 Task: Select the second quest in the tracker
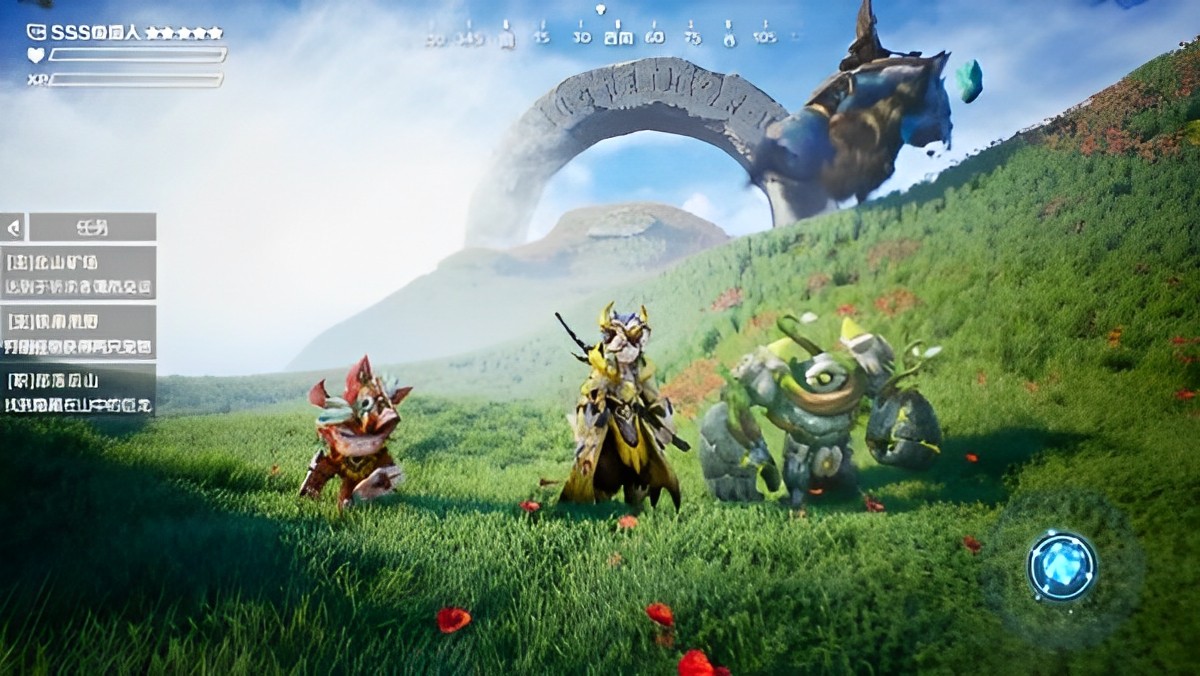pyautogui.click(x=80, y=332)
